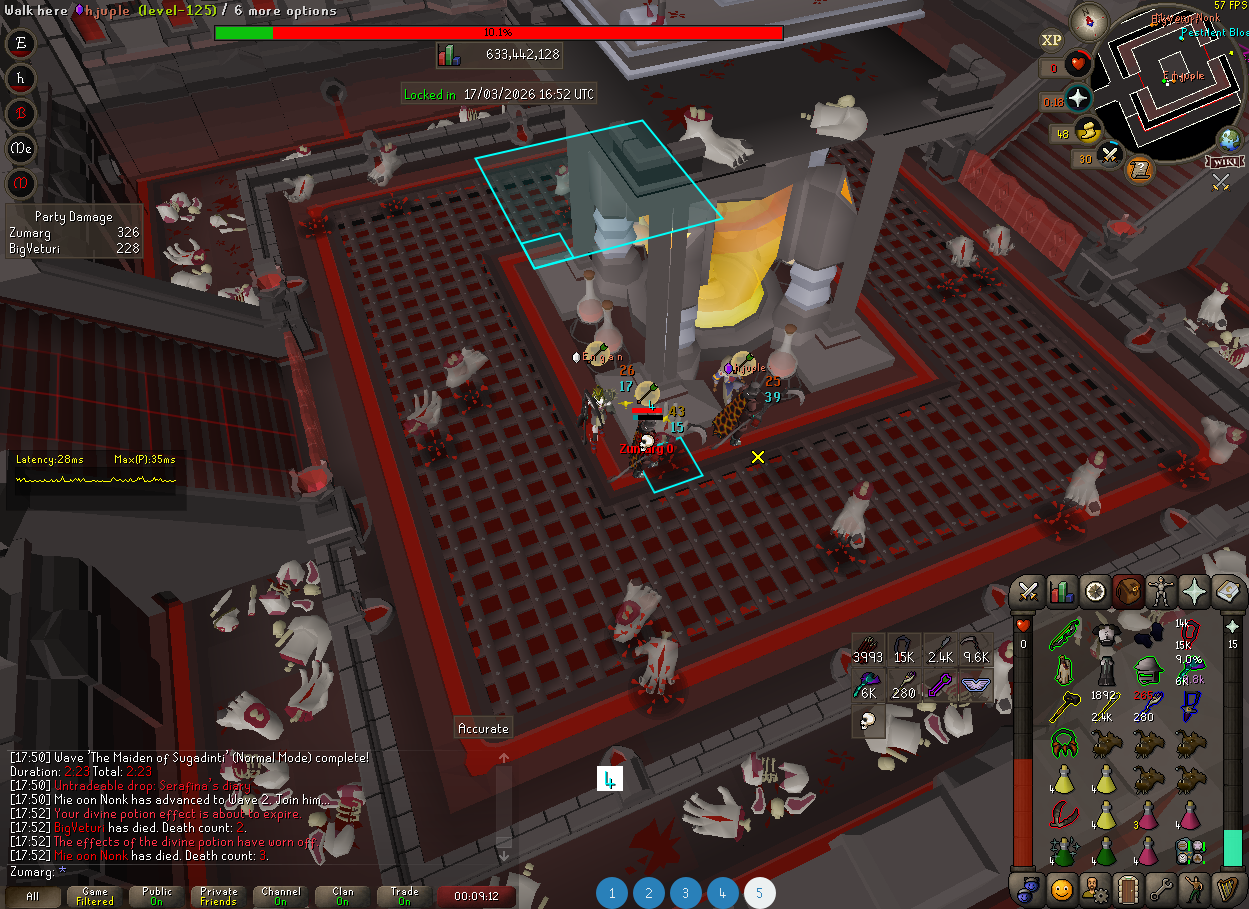Switch to the Skills tab

pos(1060,592)
